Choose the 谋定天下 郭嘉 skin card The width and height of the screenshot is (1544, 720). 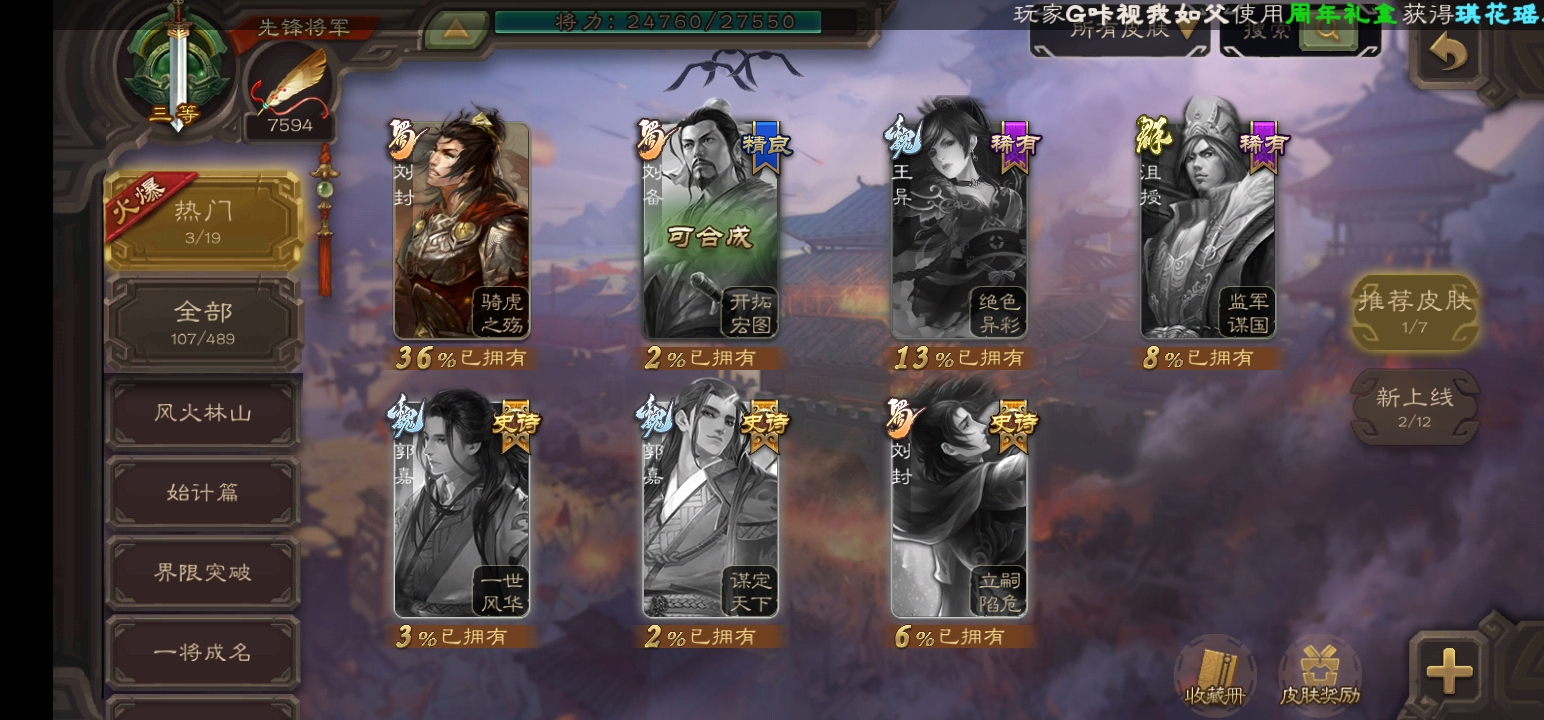coord(710,510)
